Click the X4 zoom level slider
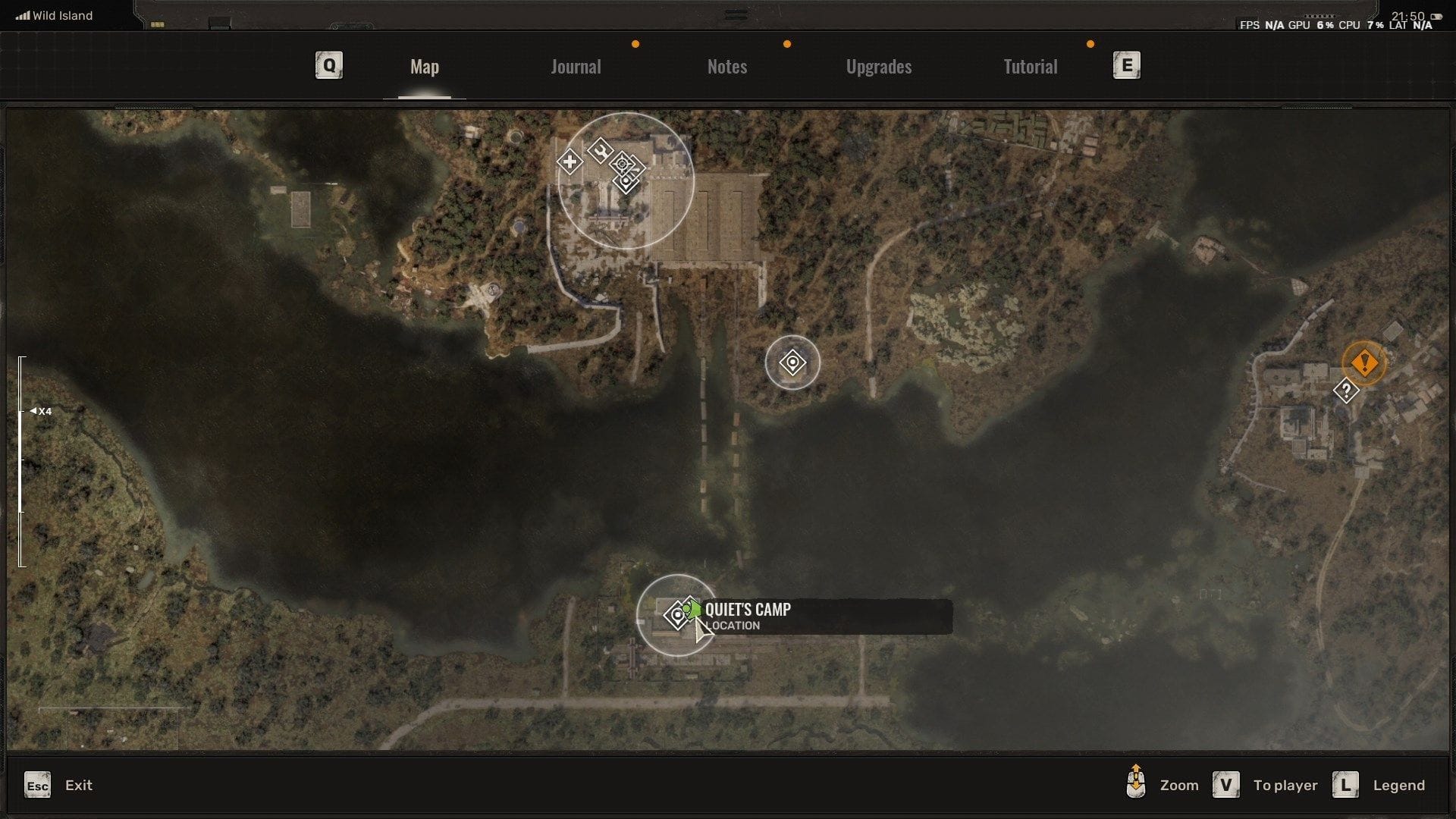1456x819 pixels. pyautogui.click(x=39, y=410)
